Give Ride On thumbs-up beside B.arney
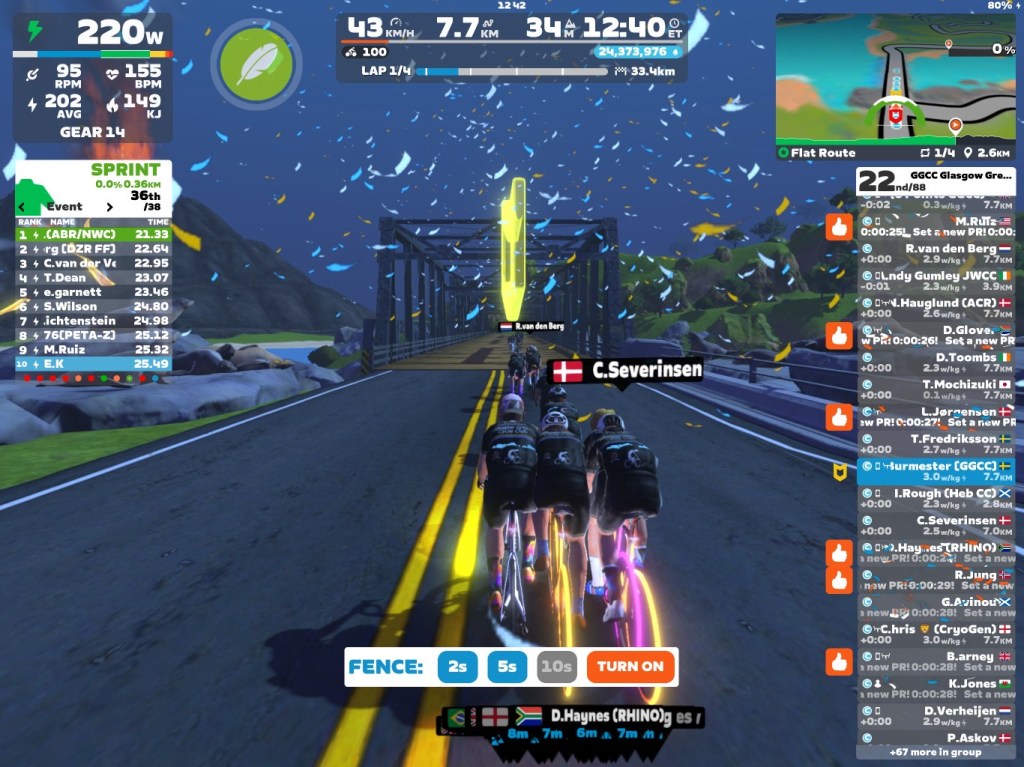Image resolution: width=1024 pixels, height=767 pixels. pyautogui.click(x=838, y=661)
